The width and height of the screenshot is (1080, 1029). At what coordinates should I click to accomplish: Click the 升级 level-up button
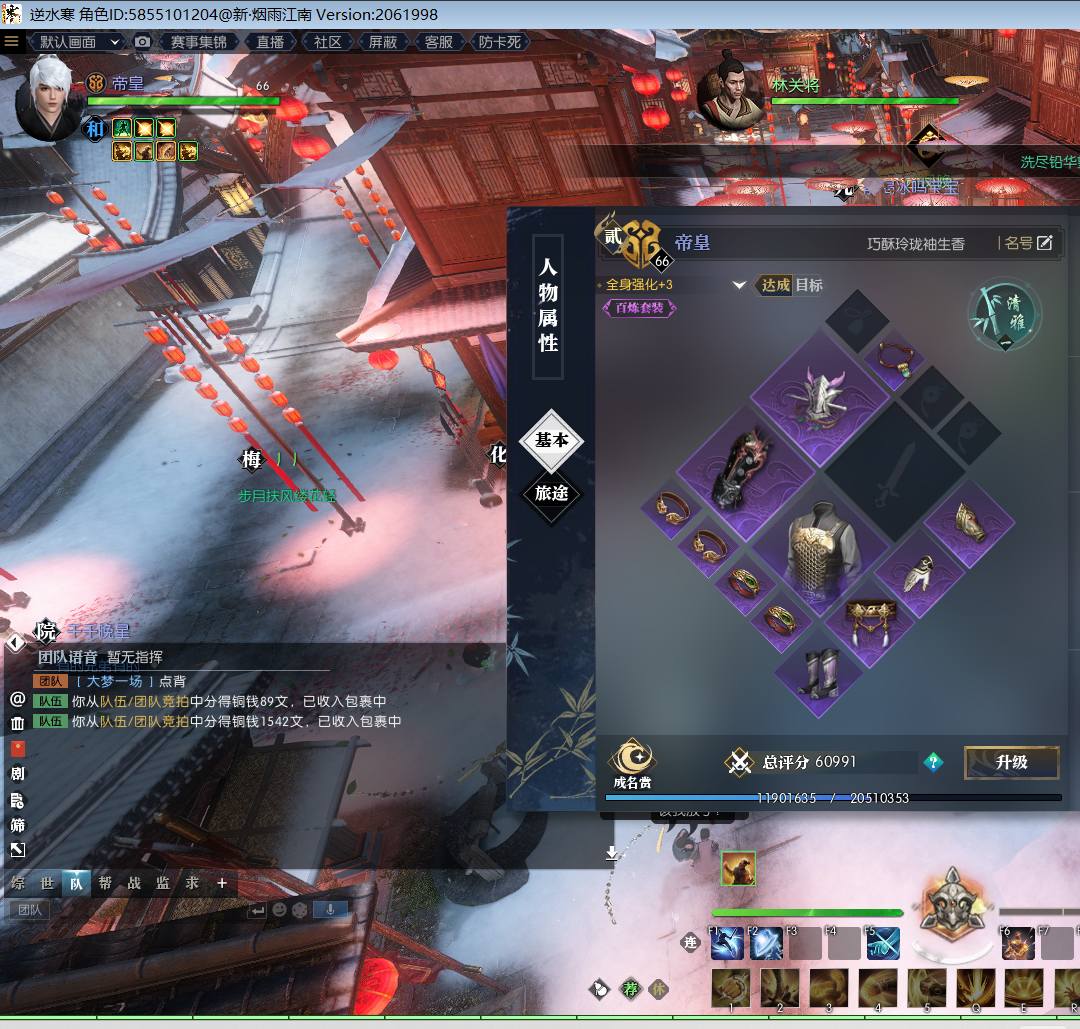[1011, 762]
